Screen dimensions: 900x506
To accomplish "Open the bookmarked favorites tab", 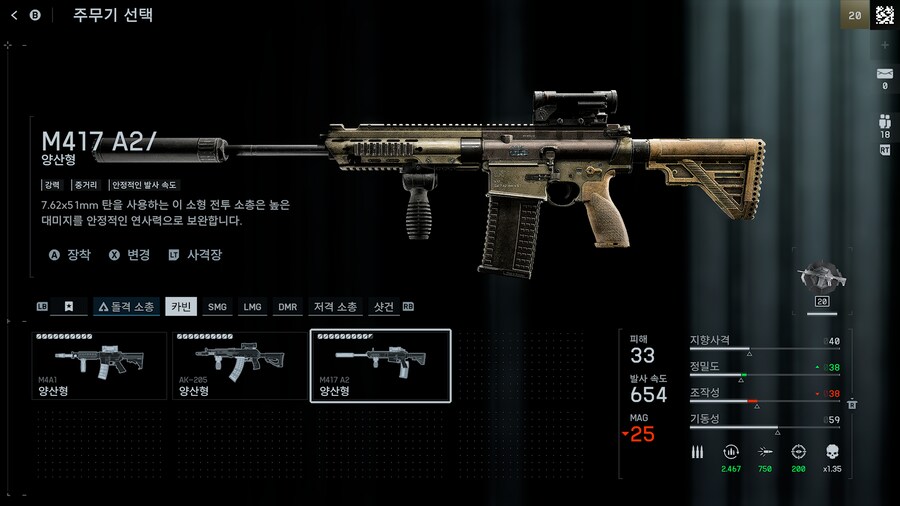I will point(69,307).
